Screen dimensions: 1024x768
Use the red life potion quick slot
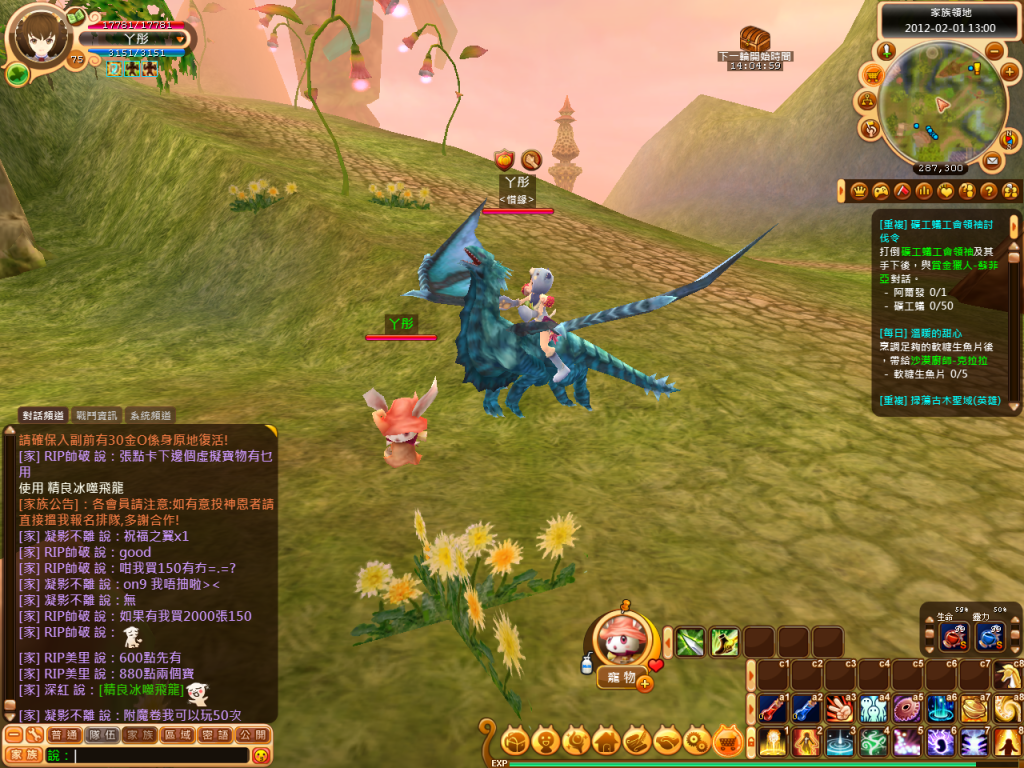tap(951, 637)
